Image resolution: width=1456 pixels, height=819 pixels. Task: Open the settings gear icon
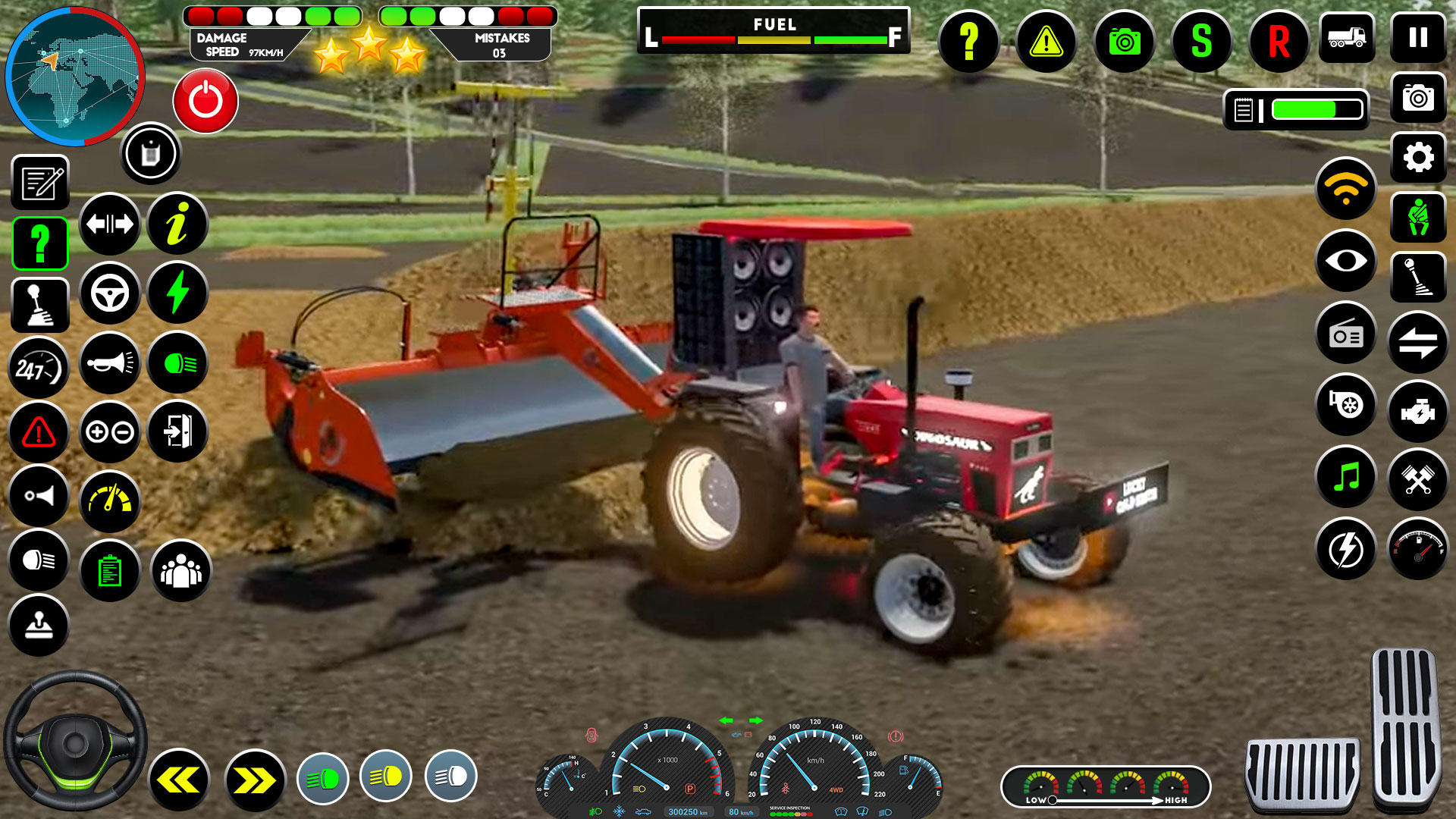(1417, 158)
